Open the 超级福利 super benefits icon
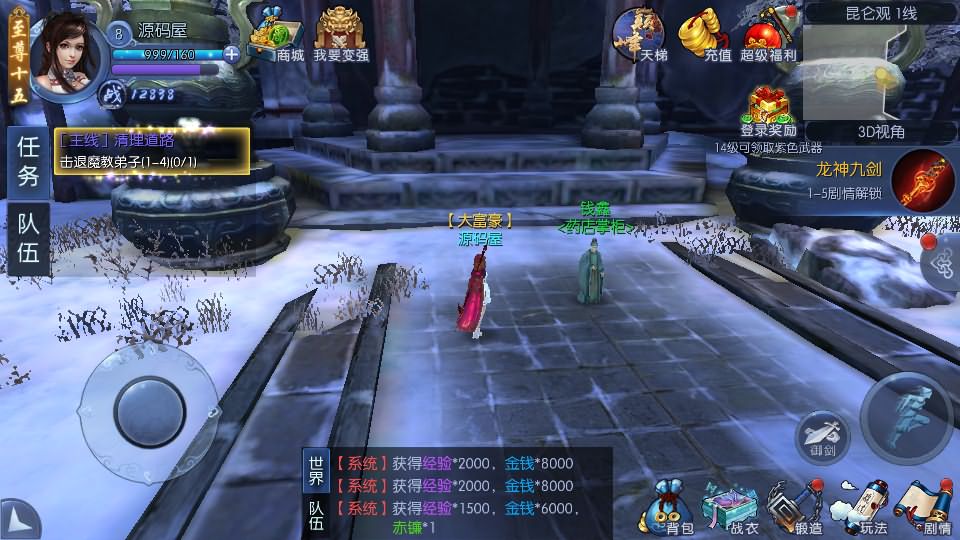 pos(769,35)
